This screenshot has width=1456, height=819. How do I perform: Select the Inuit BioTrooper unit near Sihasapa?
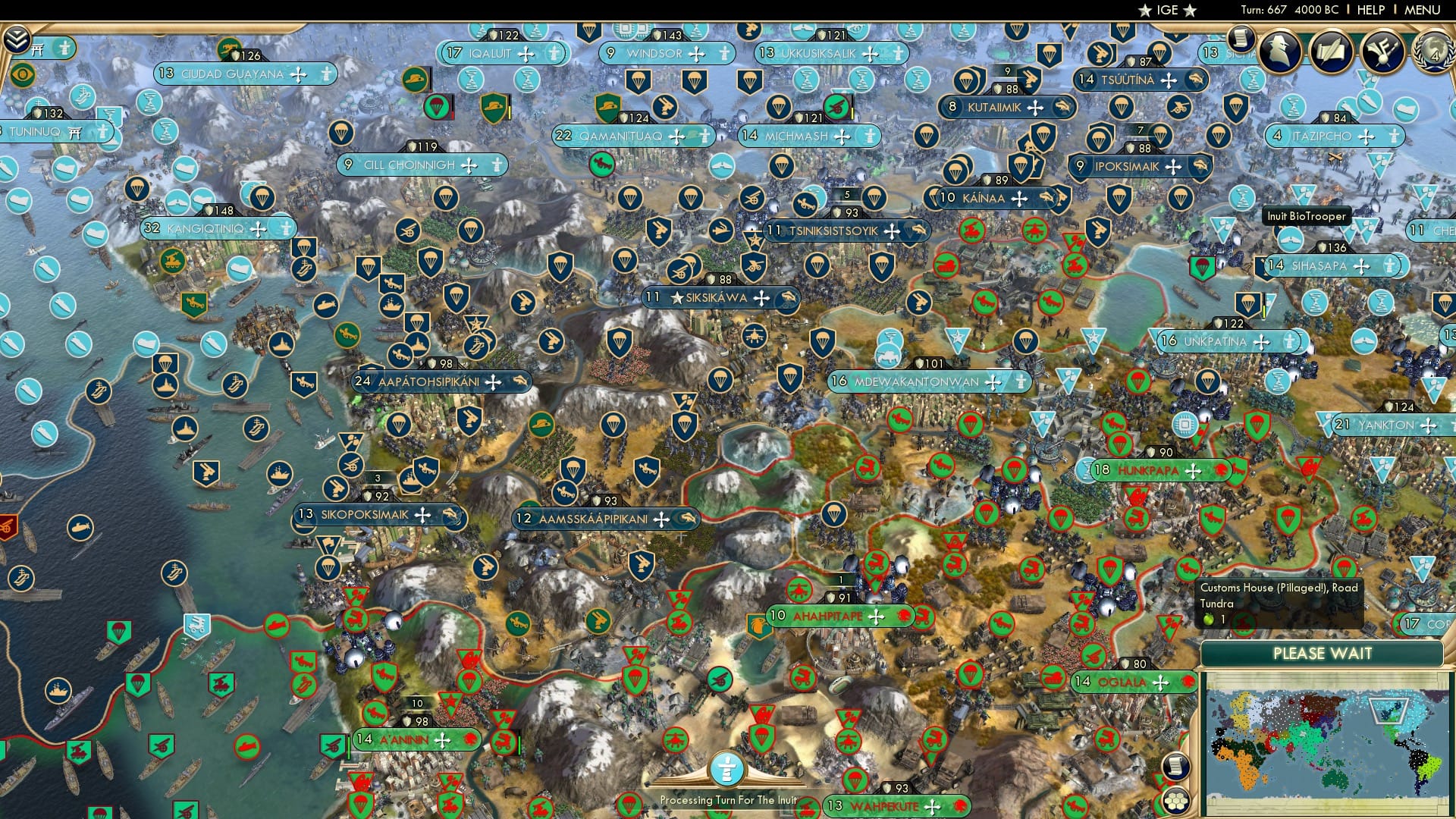1289,241
